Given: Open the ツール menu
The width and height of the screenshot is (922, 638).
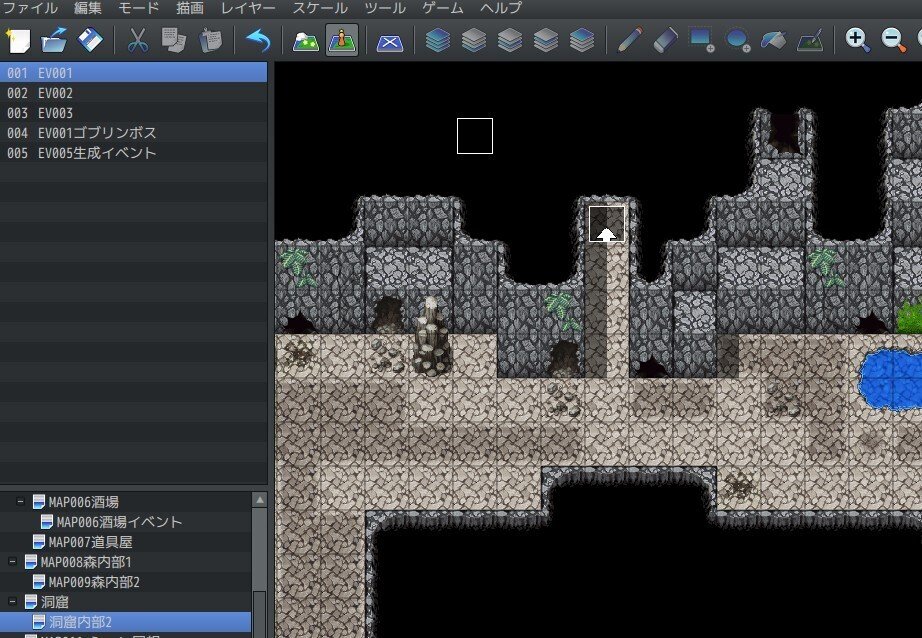Looking at the screenshot, I should coord(385,8).
